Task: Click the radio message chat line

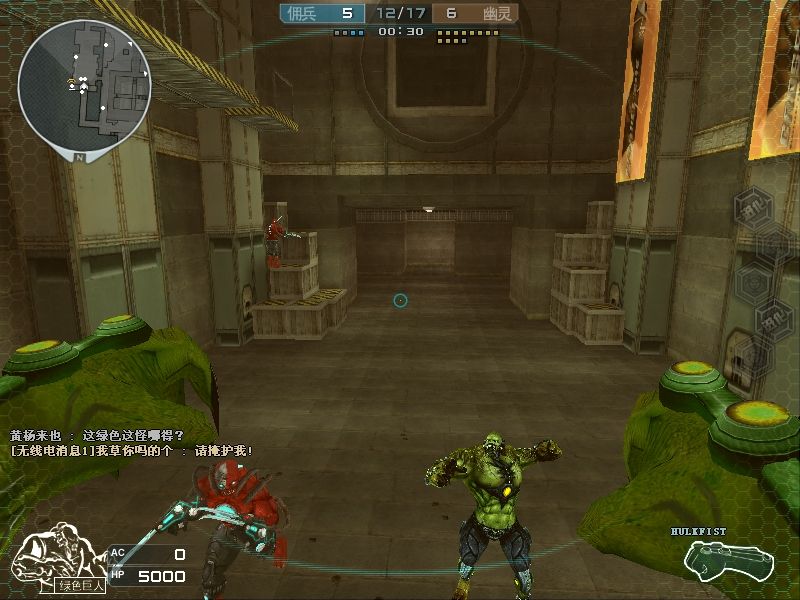Action: click(x=131, y=451)
